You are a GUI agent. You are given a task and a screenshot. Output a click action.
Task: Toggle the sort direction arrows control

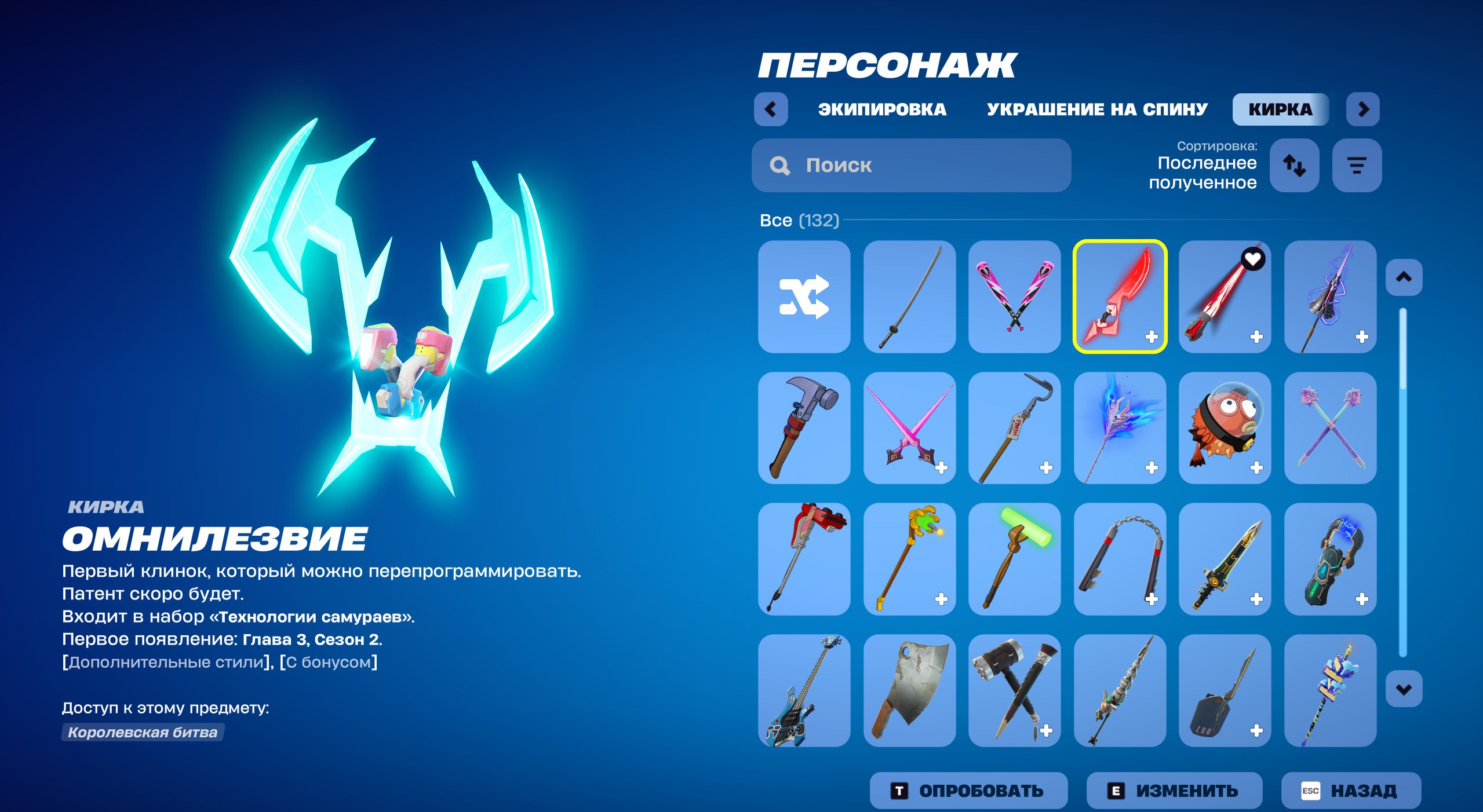1295,166
